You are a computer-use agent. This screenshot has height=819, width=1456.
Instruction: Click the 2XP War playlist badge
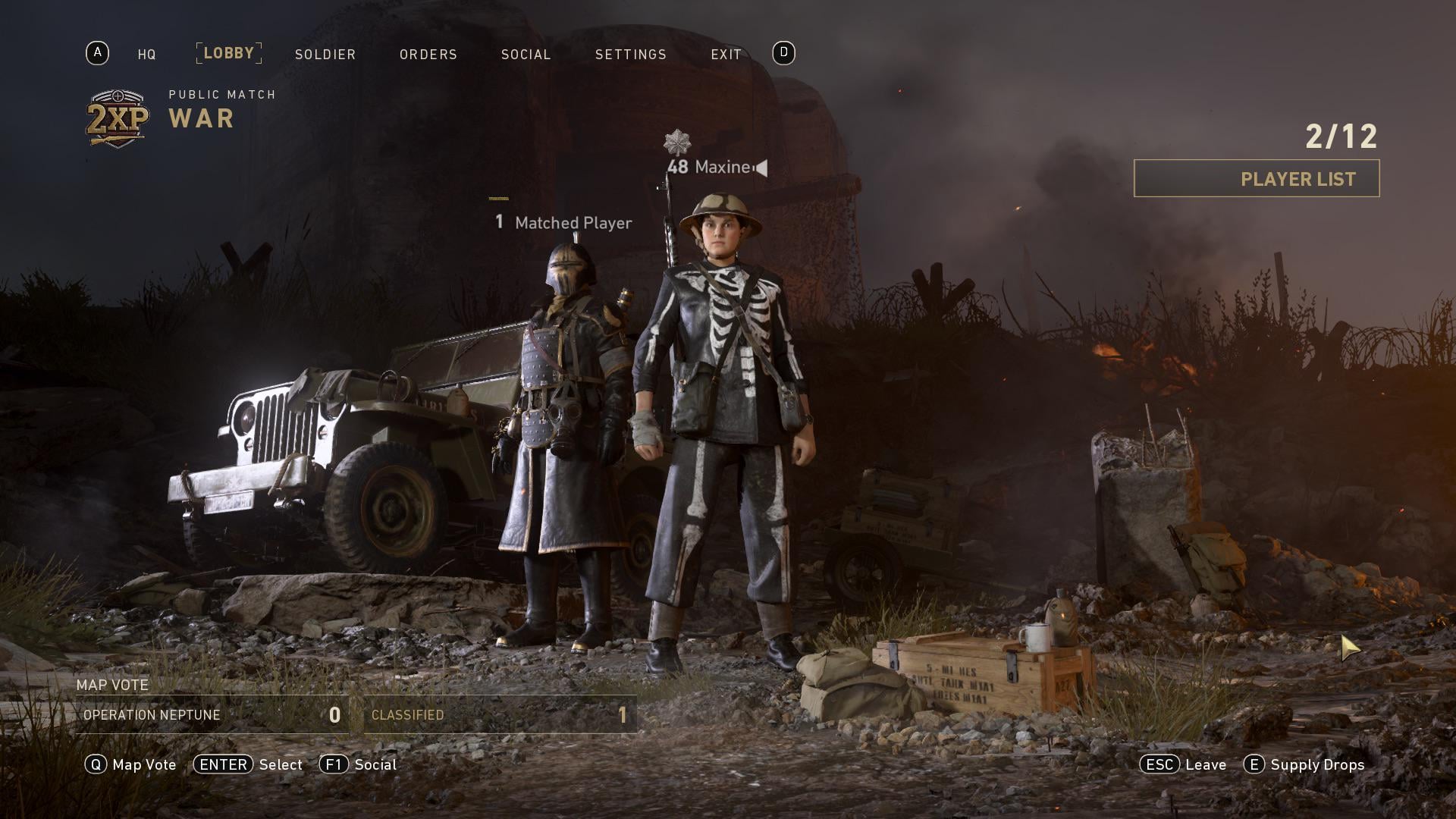pyautogui.click(x=118, y=118)
